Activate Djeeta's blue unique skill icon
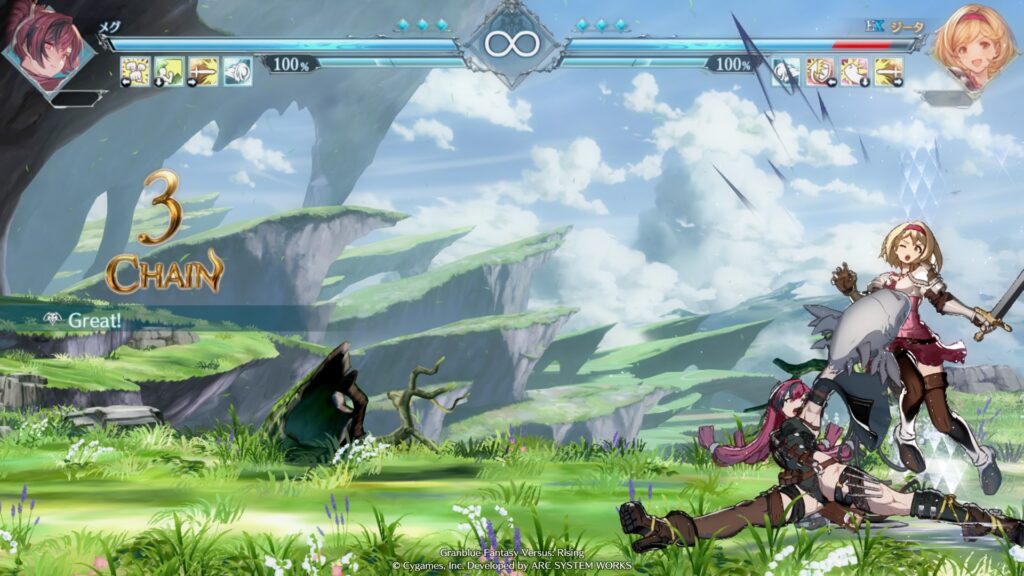 coord(786,71)
